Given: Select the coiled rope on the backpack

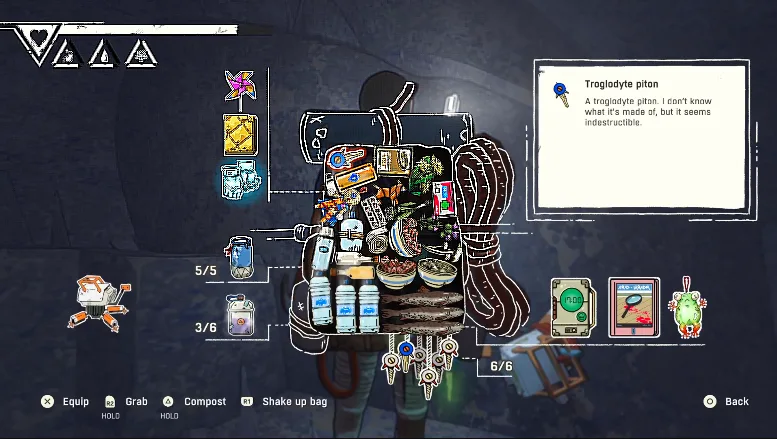Looking at the screenshot, I should pos(487,230).
